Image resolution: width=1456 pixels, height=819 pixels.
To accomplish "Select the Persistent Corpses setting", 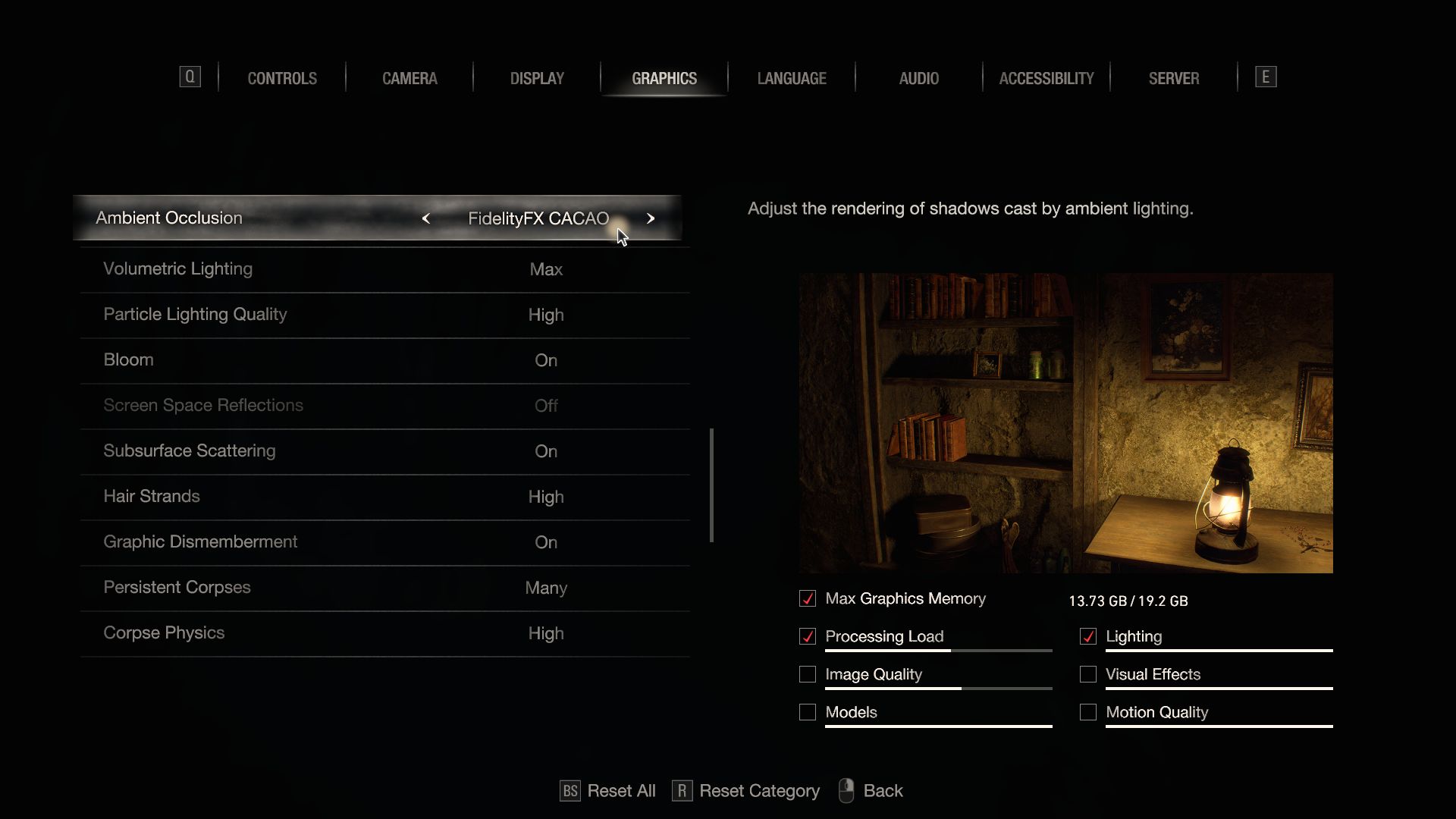I will point(384,588).
